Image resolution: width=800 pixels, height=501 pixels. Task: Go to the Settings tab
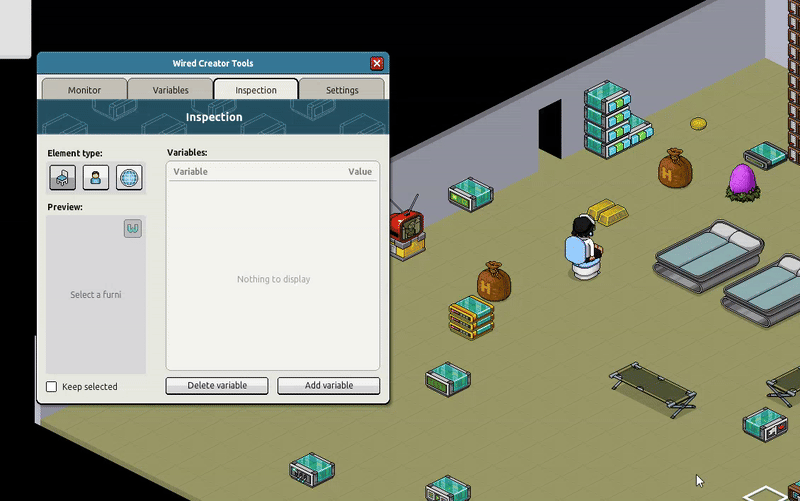pos(342,90)
